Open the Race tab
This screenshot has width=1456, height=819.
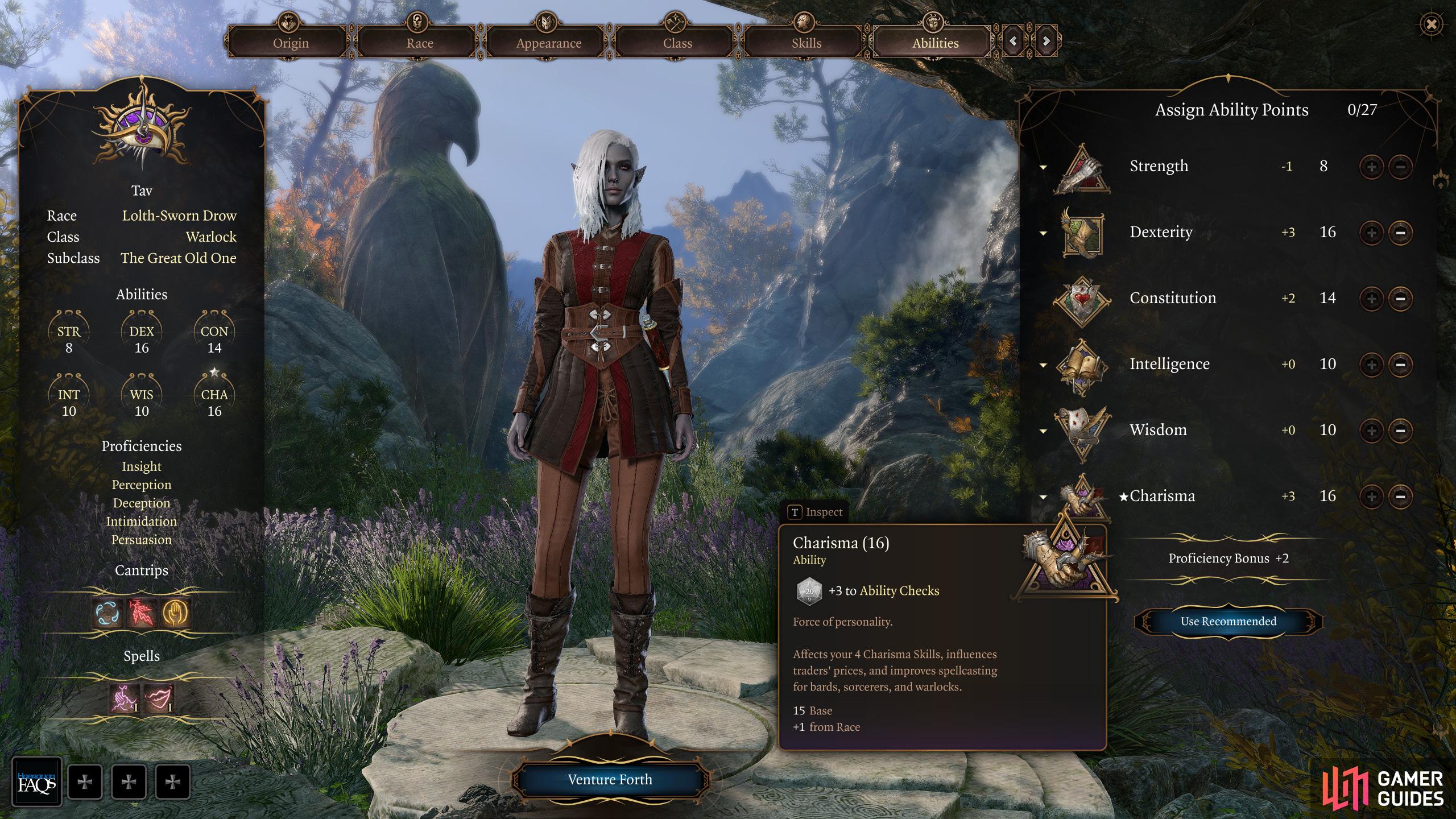[x=420, y=43]
